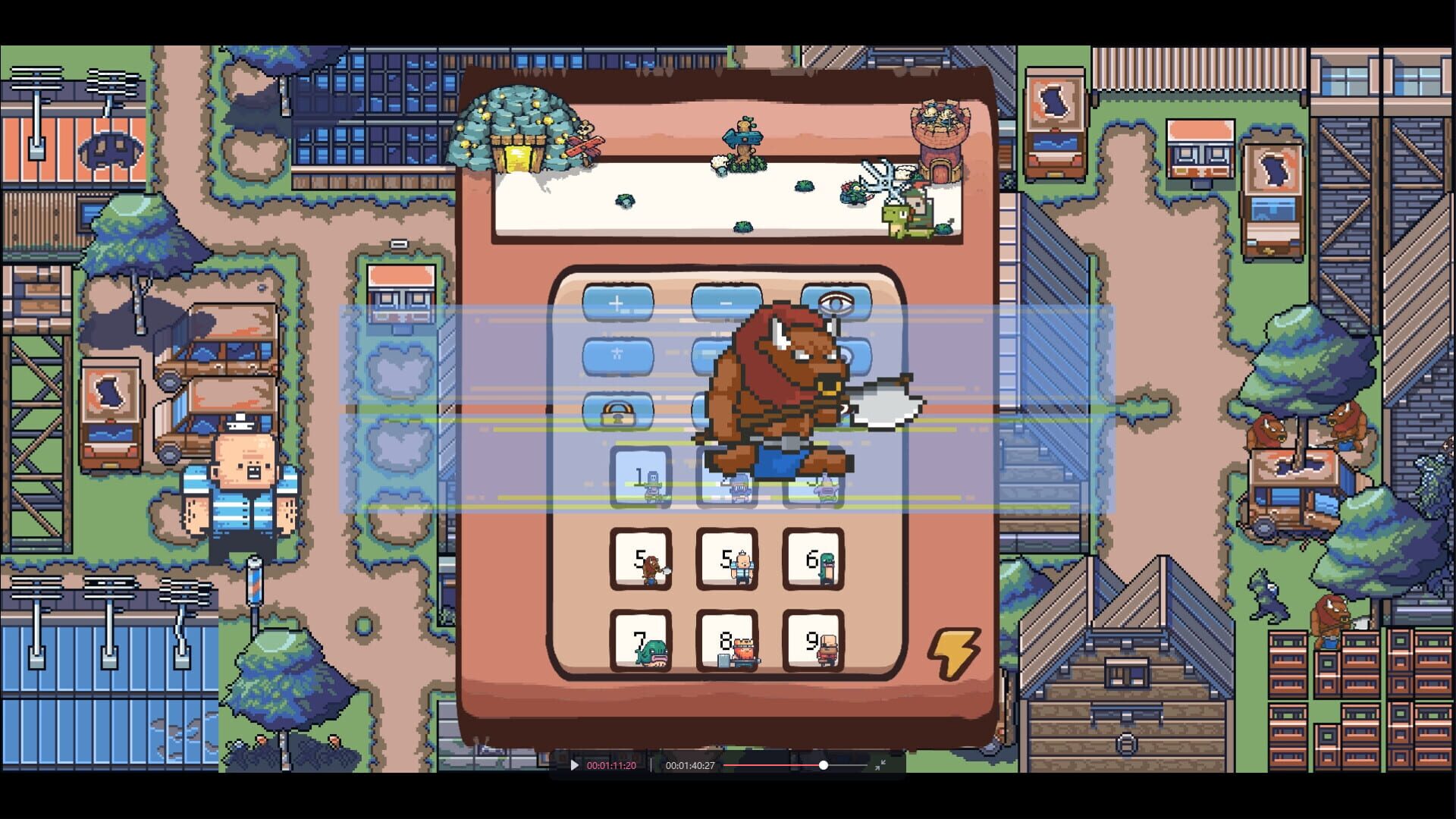Select the unit card numbered 1
The height and width of the screenshot is (819, 1456).
pos(641,478)
